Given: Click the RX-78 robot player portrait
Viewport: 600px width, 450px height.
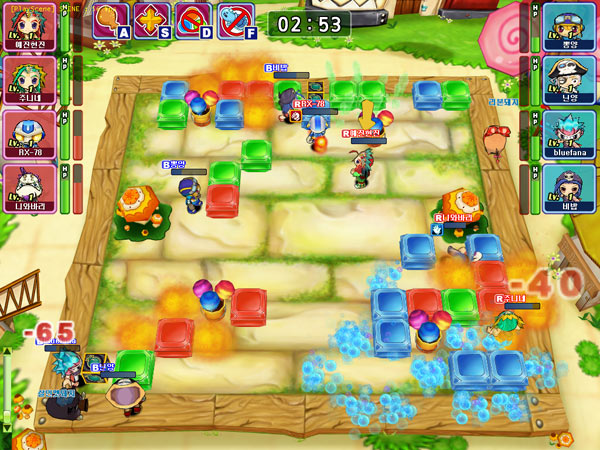Looking at the screenshot, I should 29,130.
